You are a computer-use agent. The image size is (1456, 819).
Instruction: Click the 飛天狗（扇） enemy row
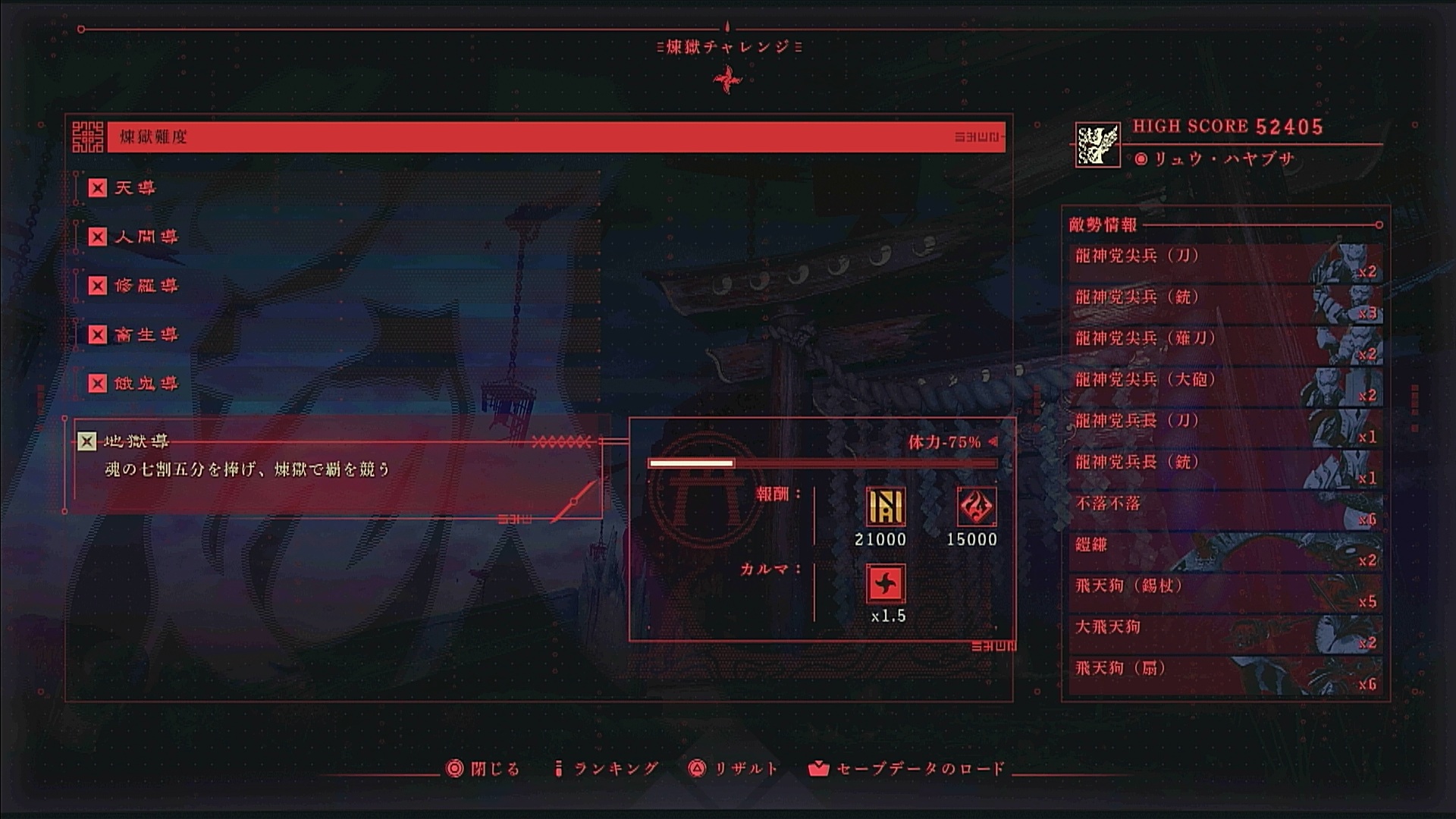pyautogui.click(x=1224, y=675)
